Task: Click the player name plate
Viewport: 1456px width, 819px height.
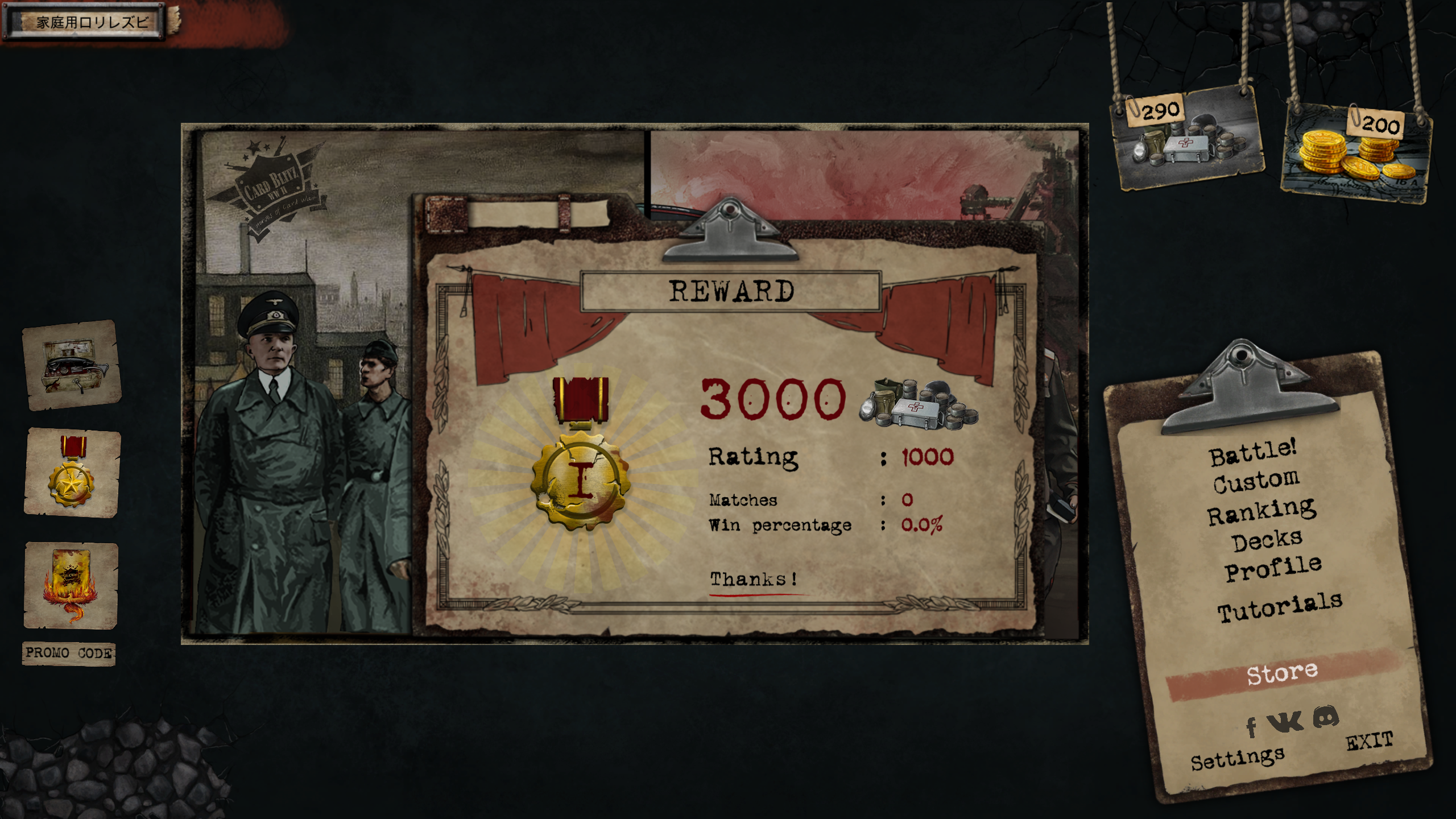Action: (x=85, y=22)
